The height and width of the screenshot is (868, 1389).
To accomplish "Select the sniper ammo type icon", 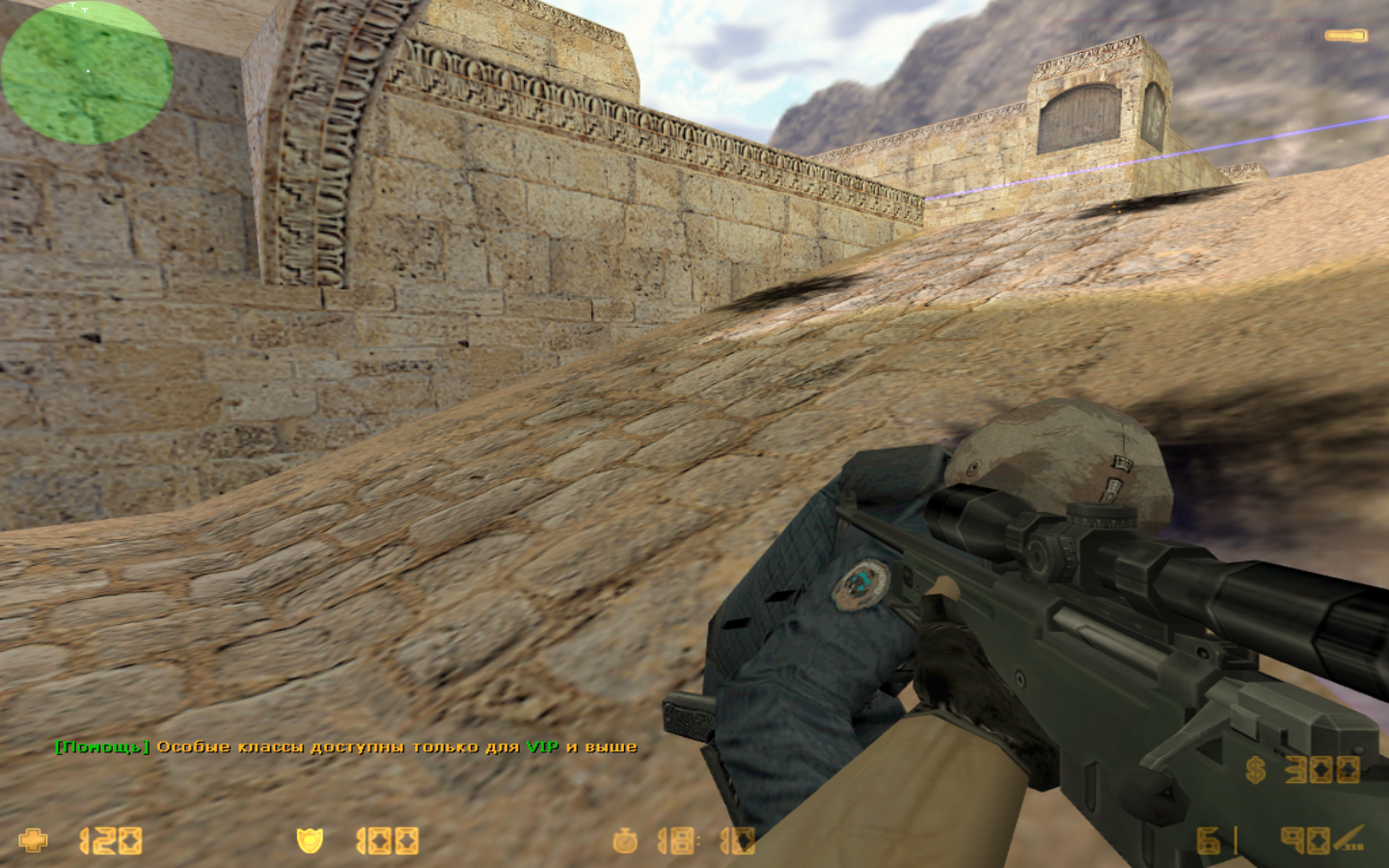I will coord(1350,838).
